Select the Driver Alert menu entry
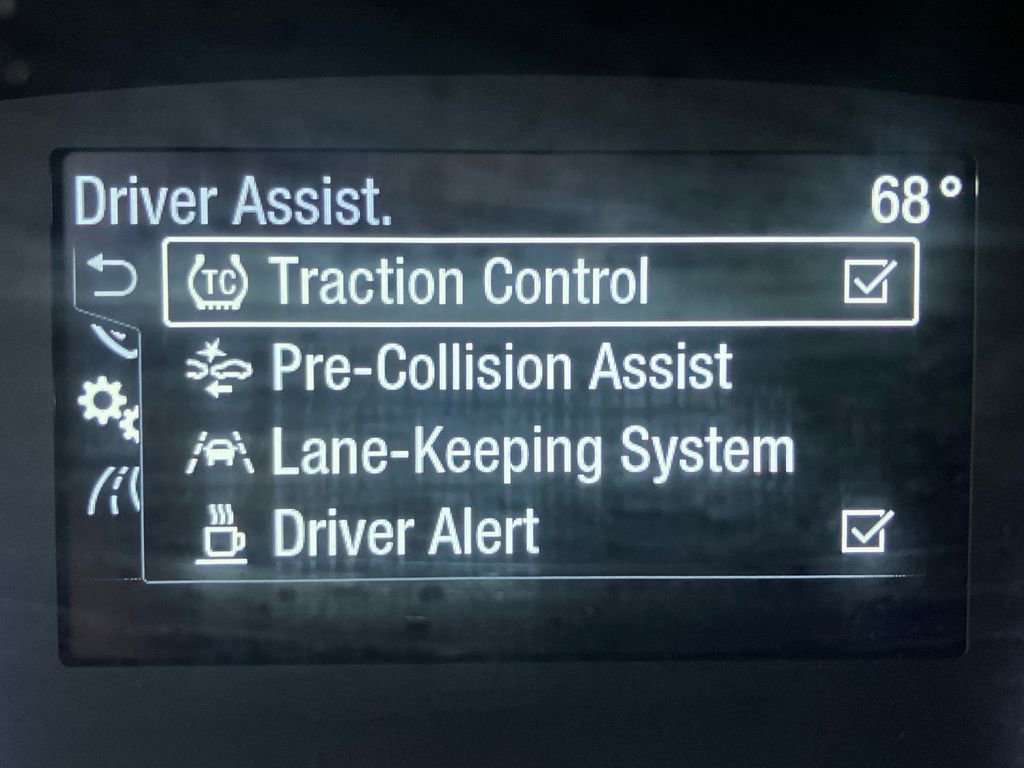The width and height of the screenshot is (1024, 768). (x=405, y=534)
